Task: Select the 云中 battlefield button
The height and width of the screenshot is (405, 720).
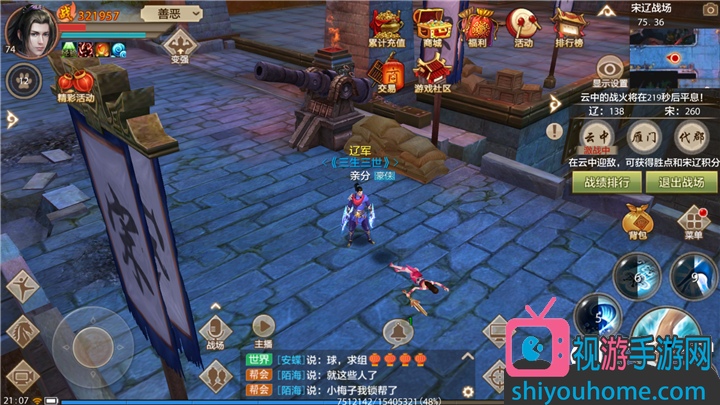Action: coord(595,136)
